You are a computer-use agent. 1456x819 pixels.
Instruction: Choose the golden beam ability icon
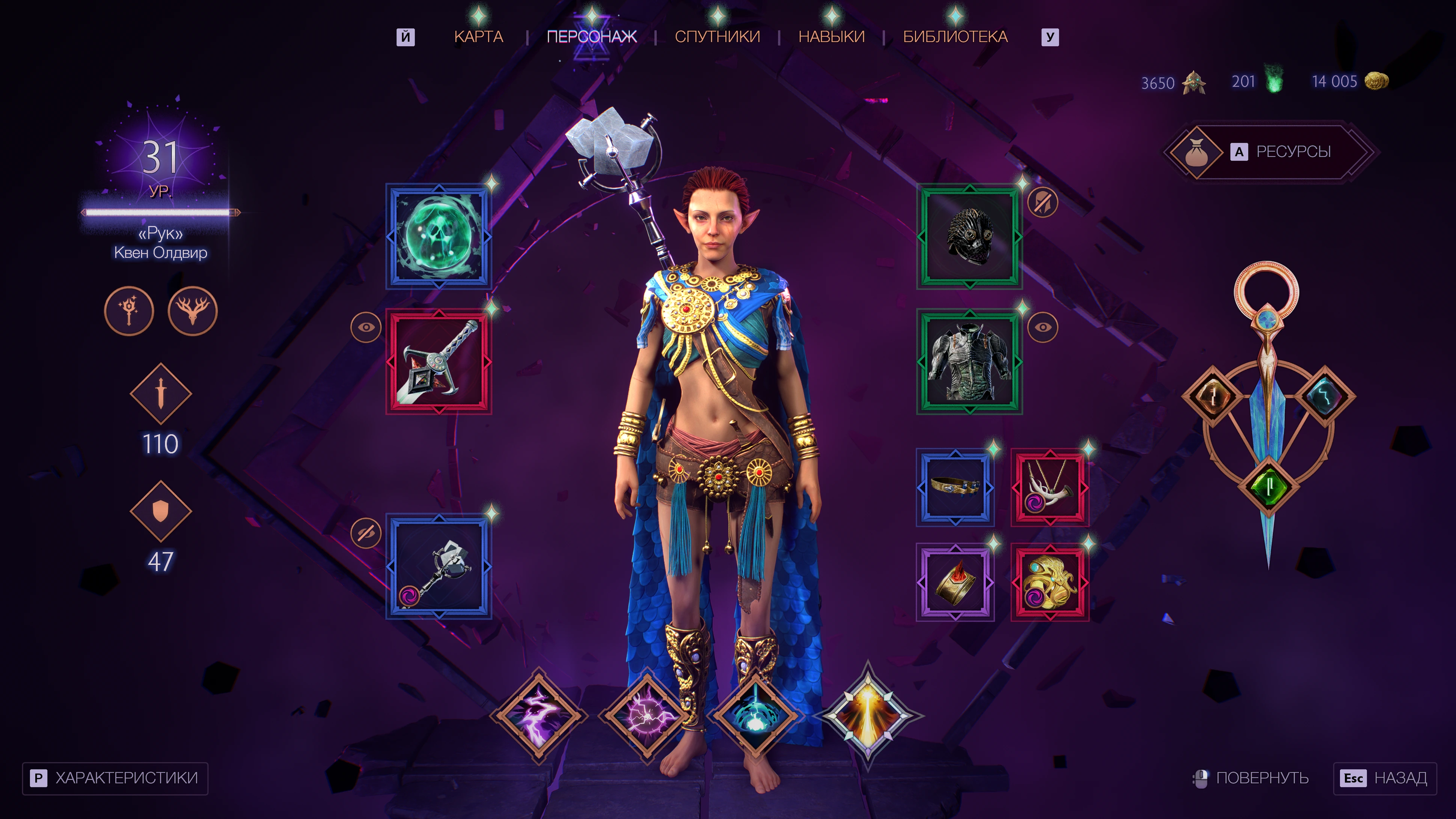point(868,716)
